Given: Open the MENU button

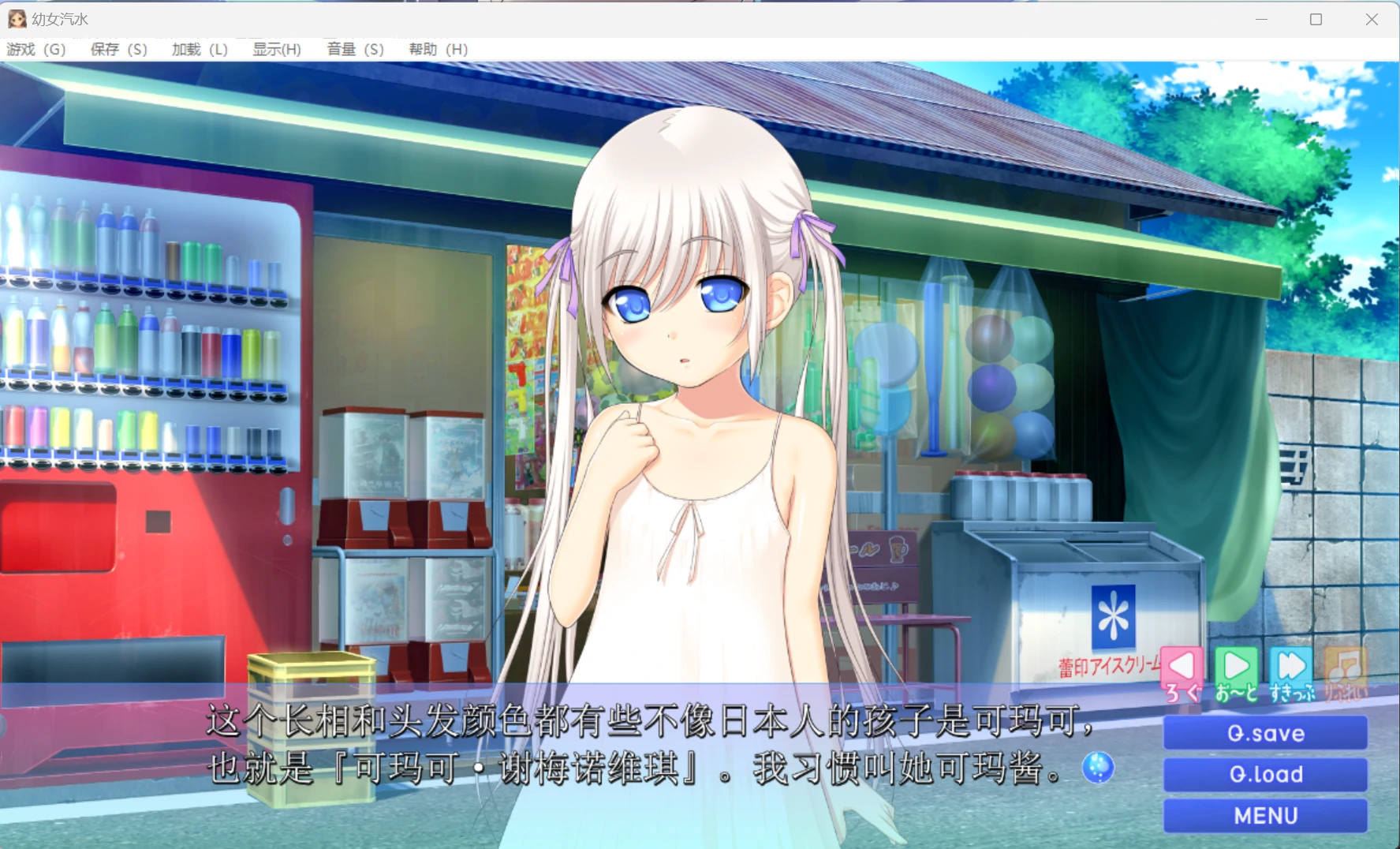Looking at the screenshot, I should pos(1264,815).
